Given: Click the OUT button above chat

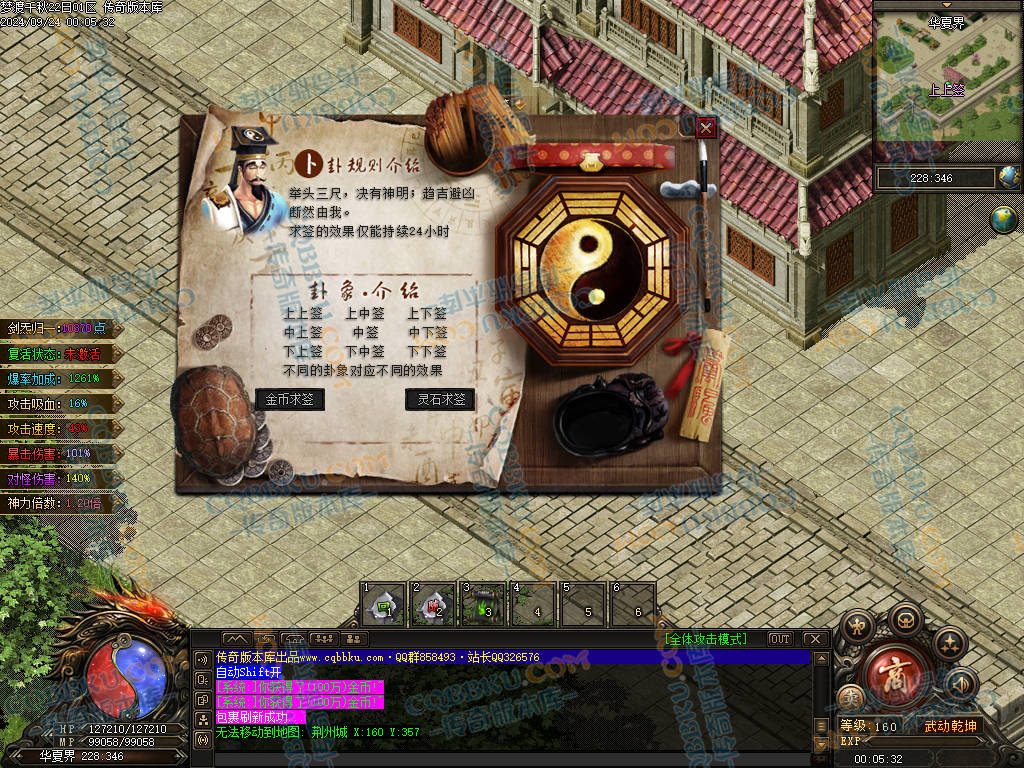Looking at the screenshot, I should (x=779, y=639).
